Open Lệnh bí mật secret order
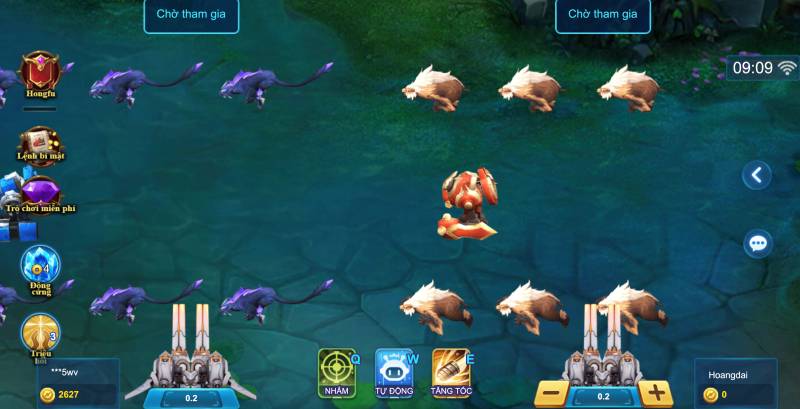The width and height of the screenshot is (800, 409). 40,143
